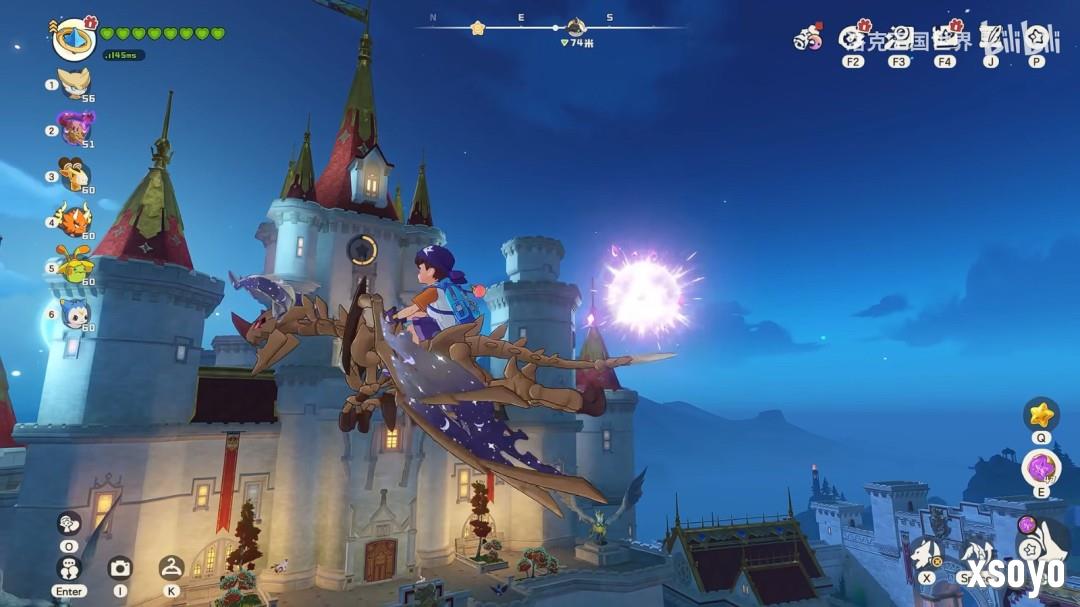Select the green sprout pet in slot 5

tap(75, 266)
